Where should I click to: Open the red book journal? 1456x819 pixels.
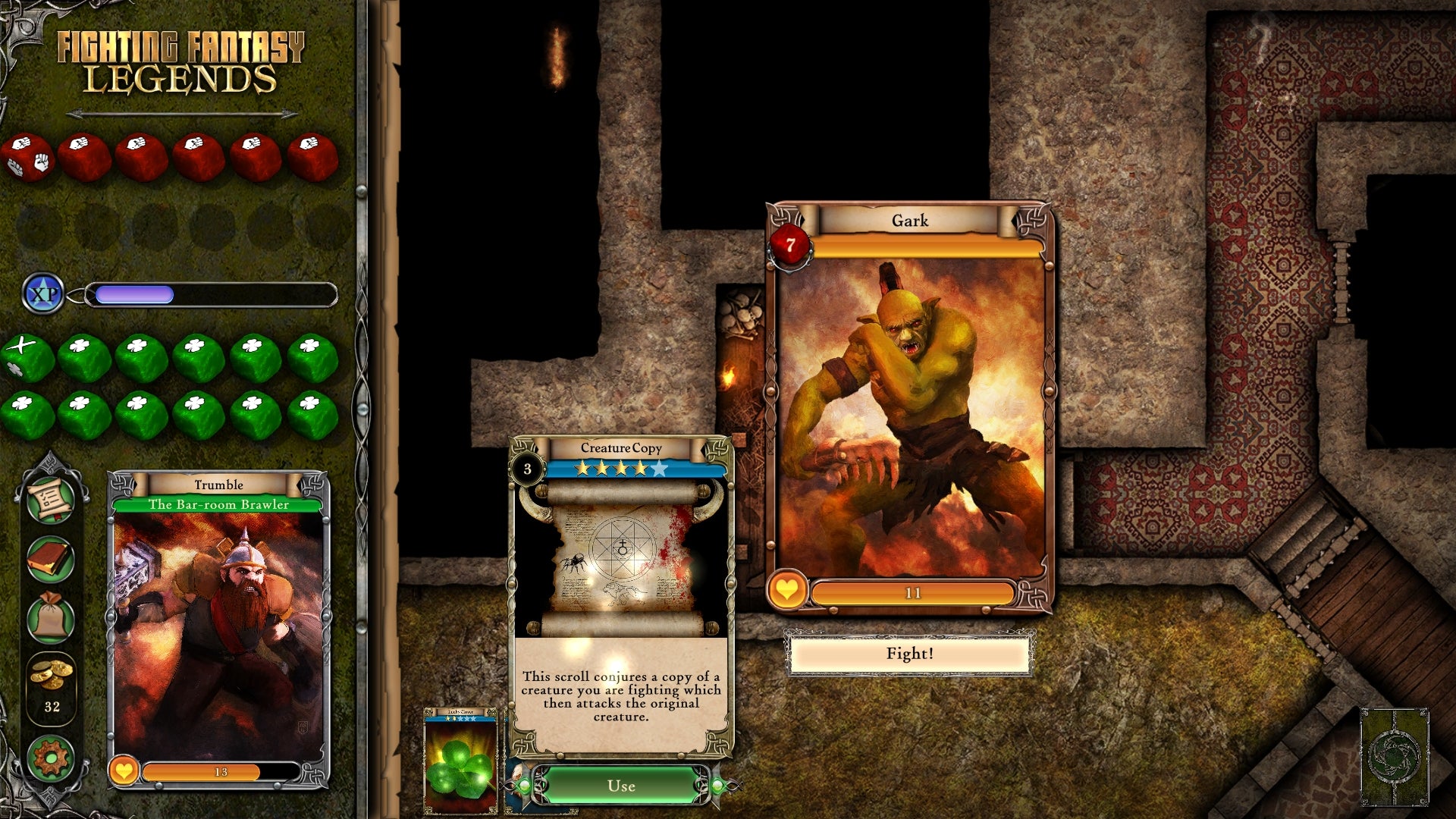click(51, 560)
